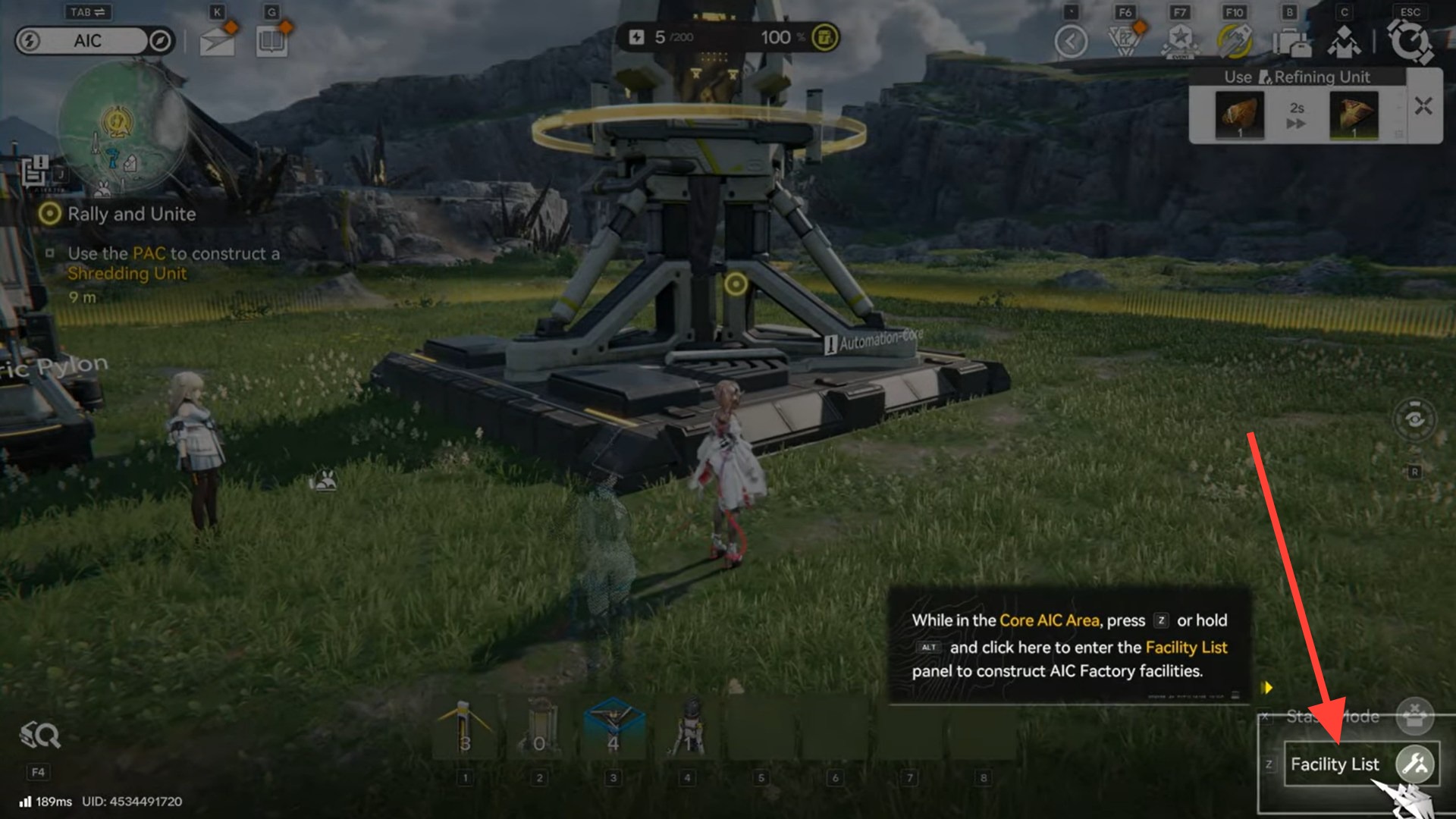This screenshot has width=1456, height=819.
Task: Open the mail envelope icon
Action: coord(217,42)
